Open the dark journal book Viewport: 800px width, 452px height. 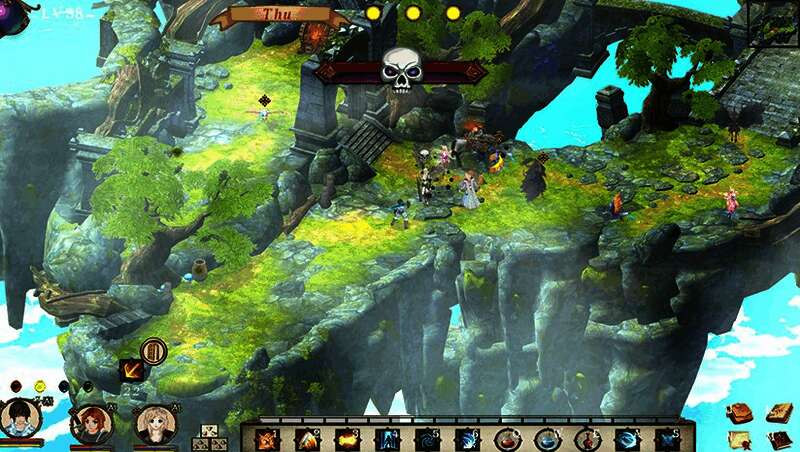click(x=779, y=439)
